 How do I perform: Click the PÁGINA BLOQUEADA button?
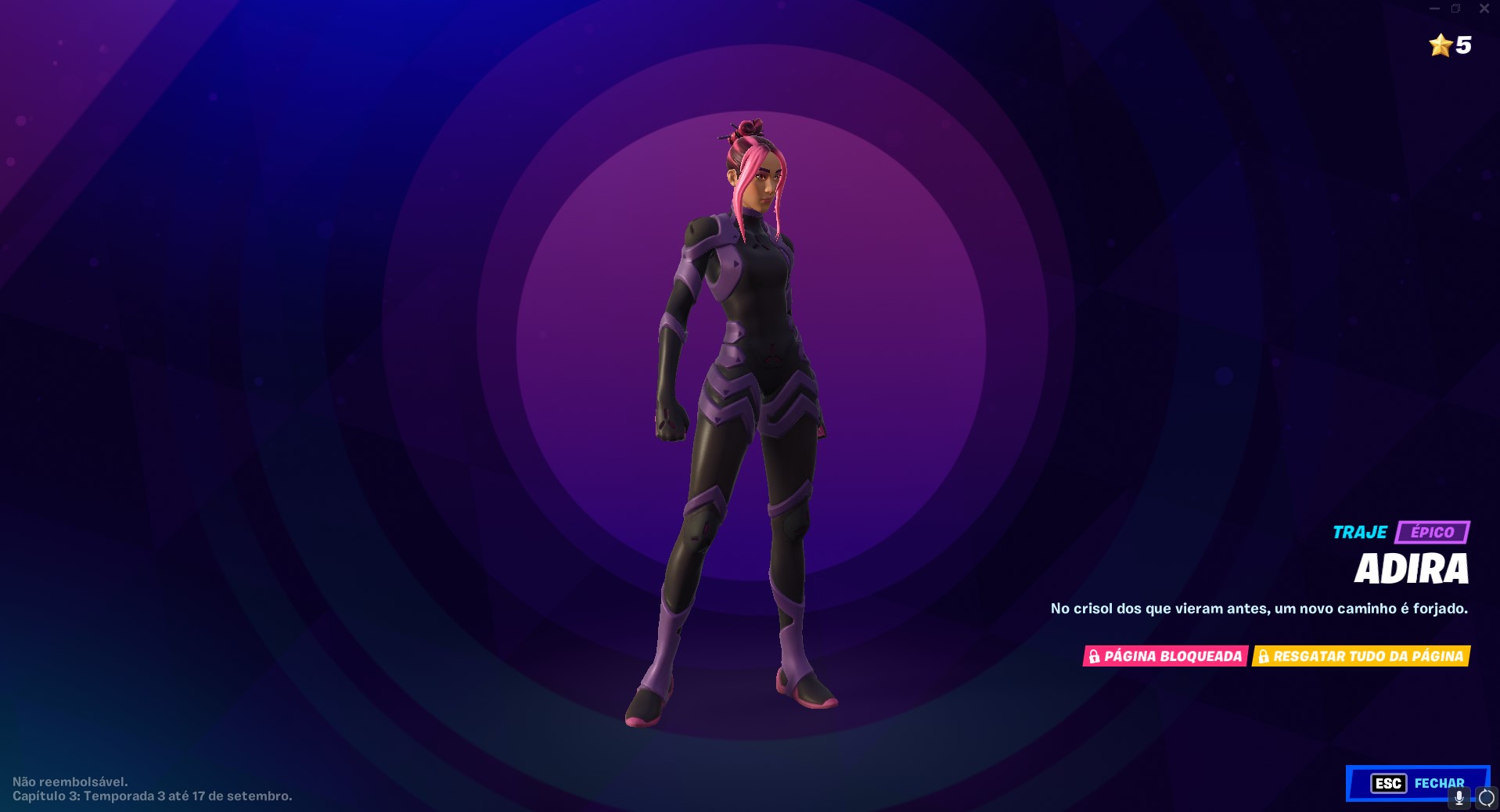(1165, 656)
